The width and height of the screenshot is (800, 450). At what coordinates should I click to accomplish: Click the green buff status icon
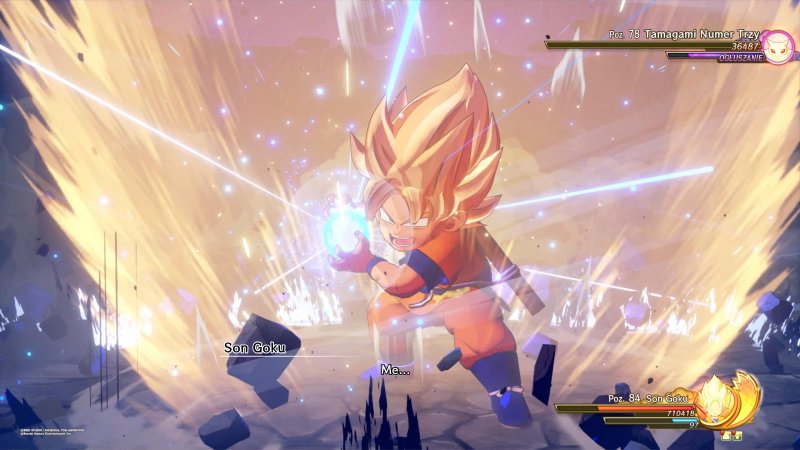click(x=737, y=436)
